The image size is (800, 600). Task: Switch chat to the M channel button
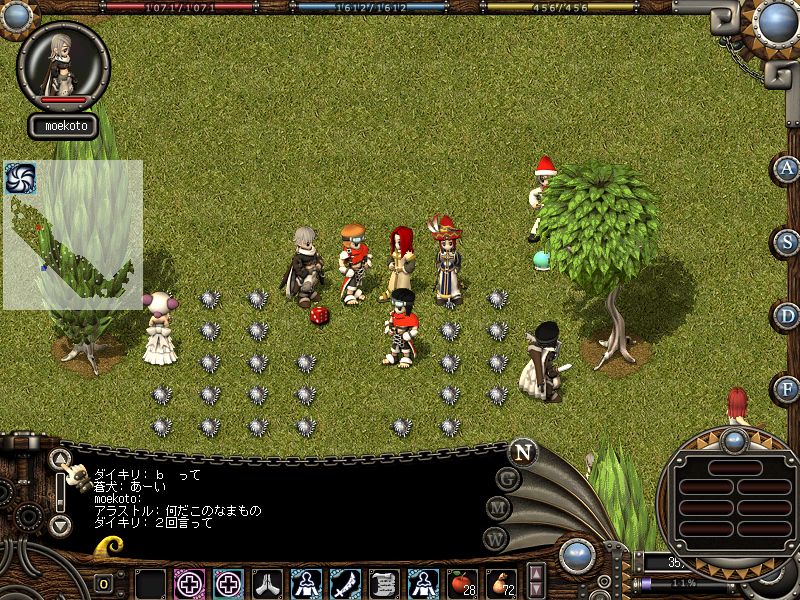499,508
